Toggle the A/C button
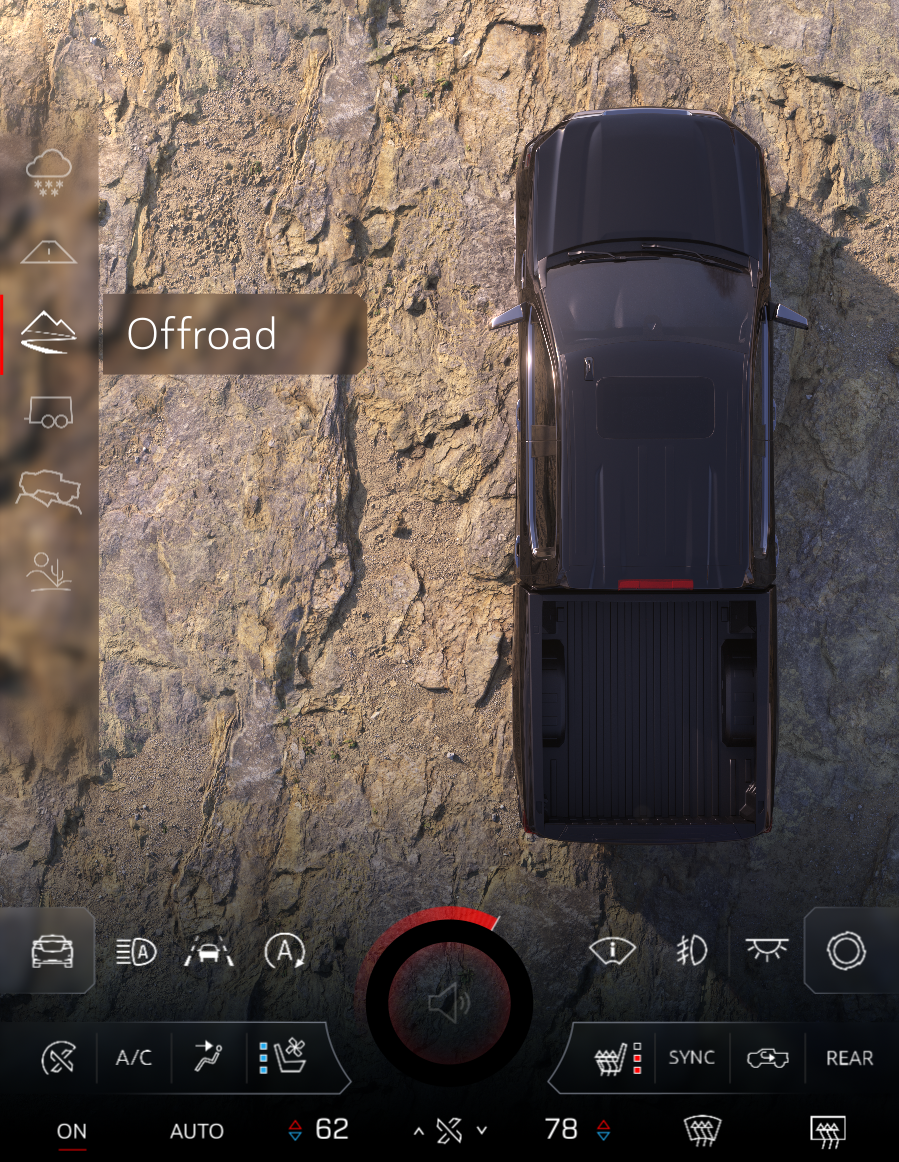 coord(134,1058)
